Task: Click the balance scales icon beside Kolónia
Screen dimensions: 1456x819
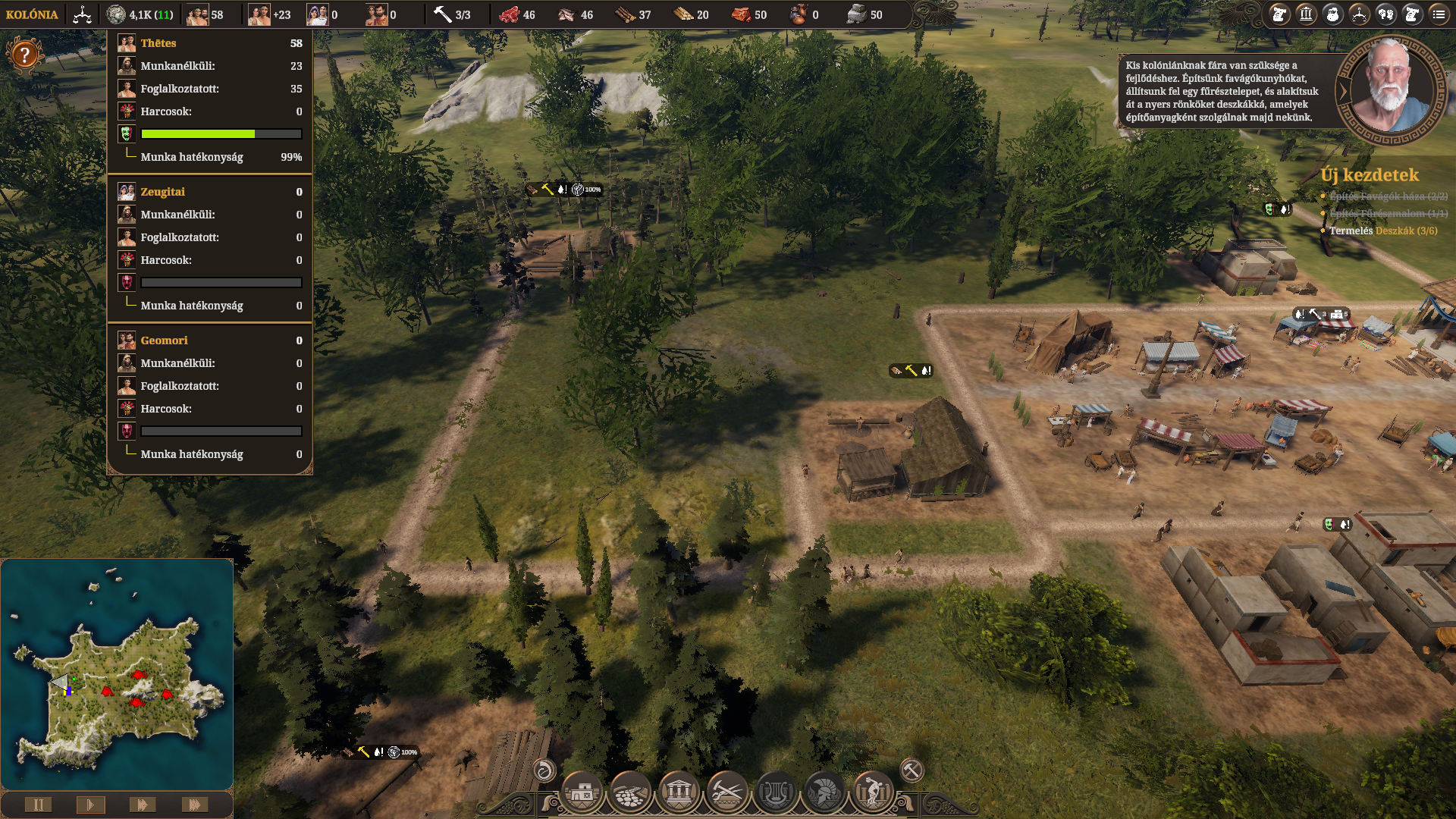Action: click(x=82, y=14)
